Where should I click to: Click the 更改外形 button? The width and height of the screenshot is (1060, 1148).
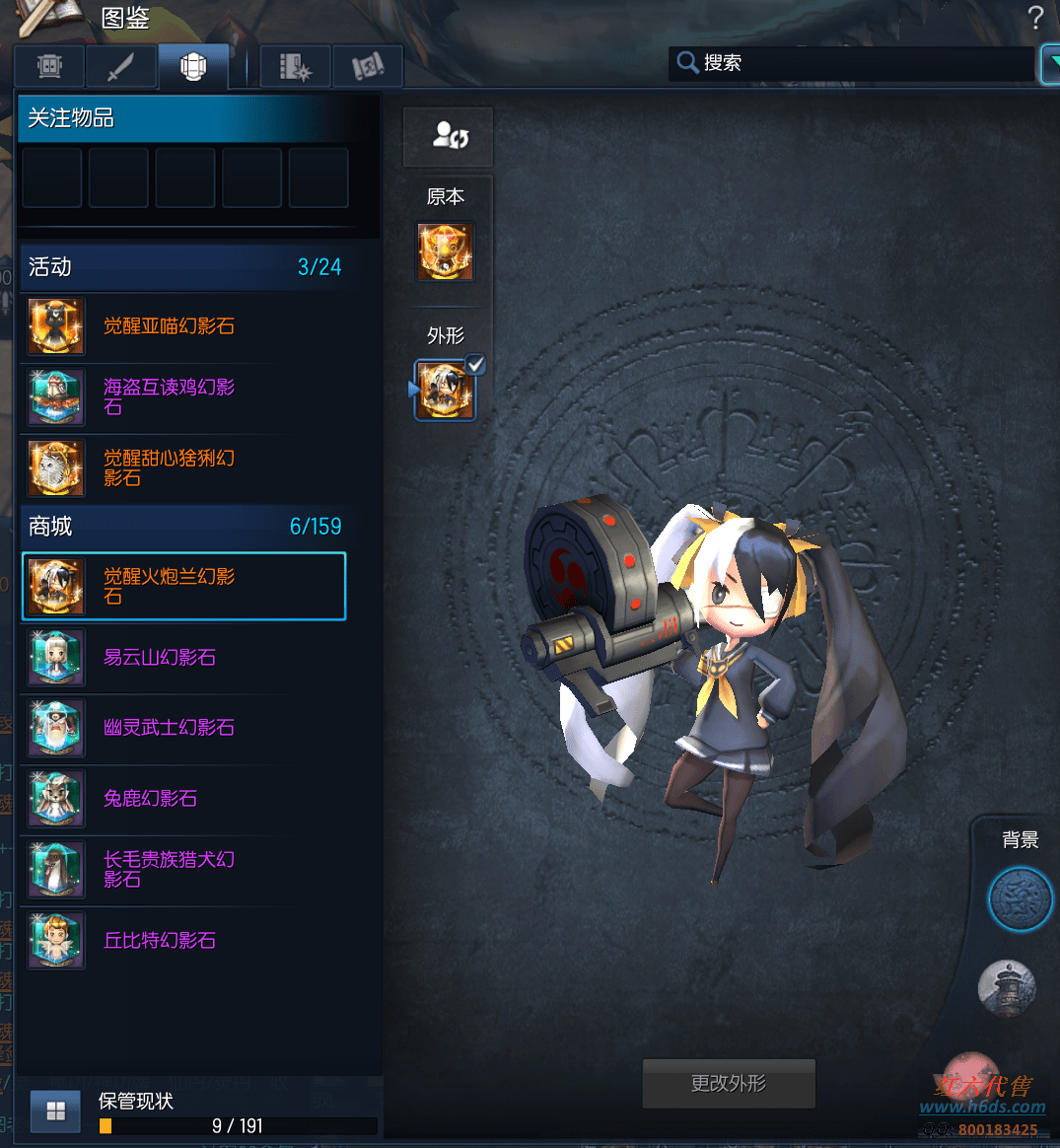pyautogui.click(x=729, y=1084)
